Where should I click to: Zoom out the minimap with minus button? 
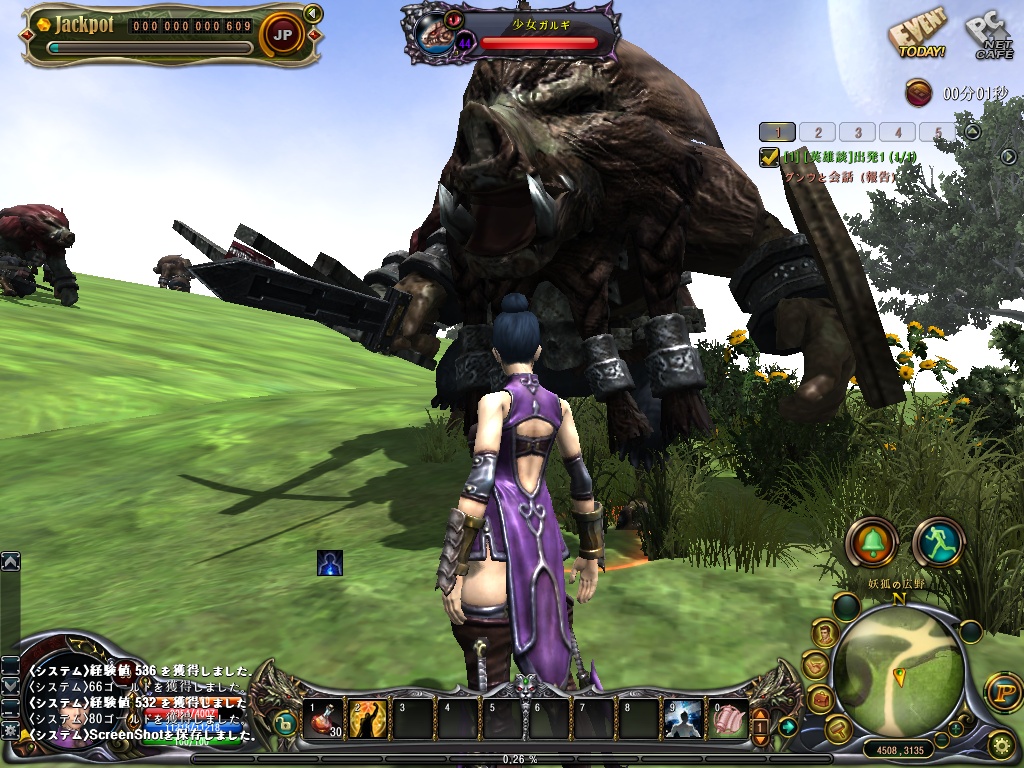coord(941,740)
